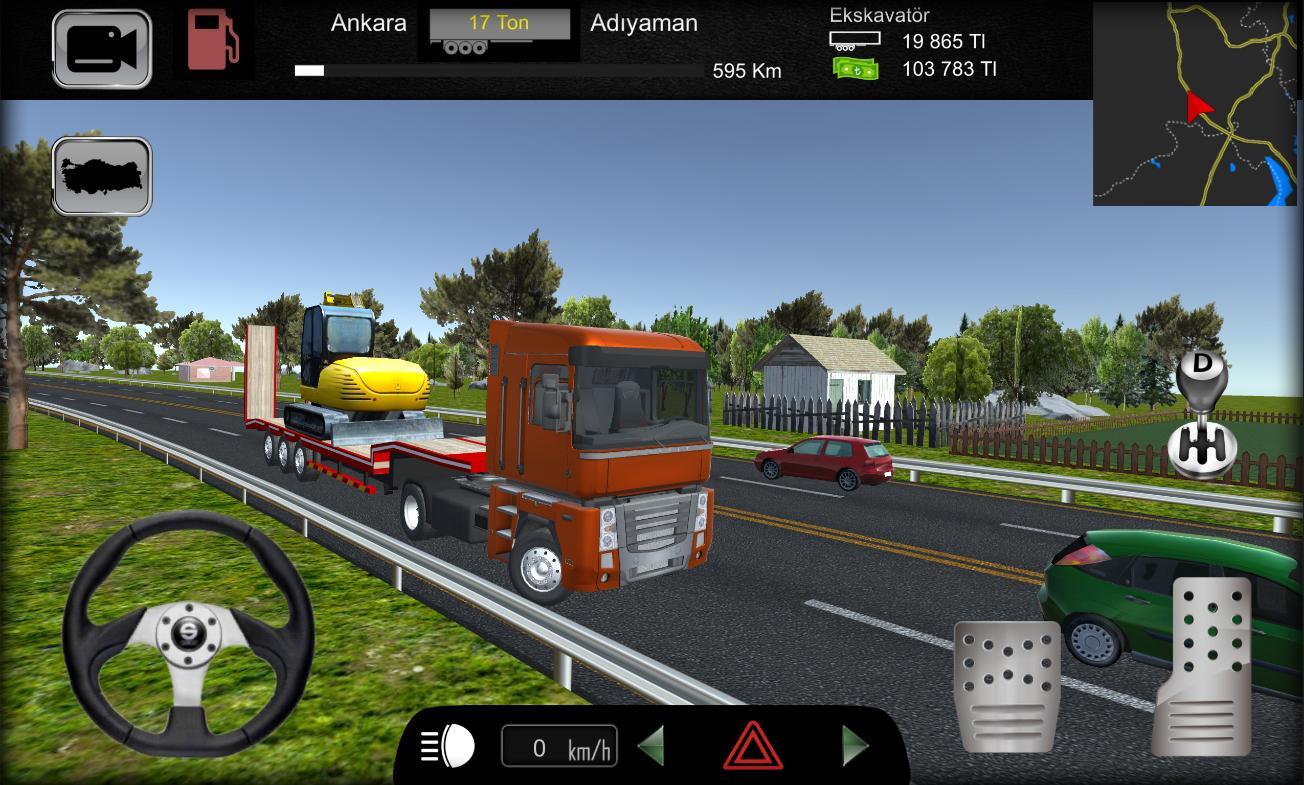Select the Adıyaman destination label
The width and height of the screenshot is (1304, 785).
pyautogui.click(x=644, y=22)
